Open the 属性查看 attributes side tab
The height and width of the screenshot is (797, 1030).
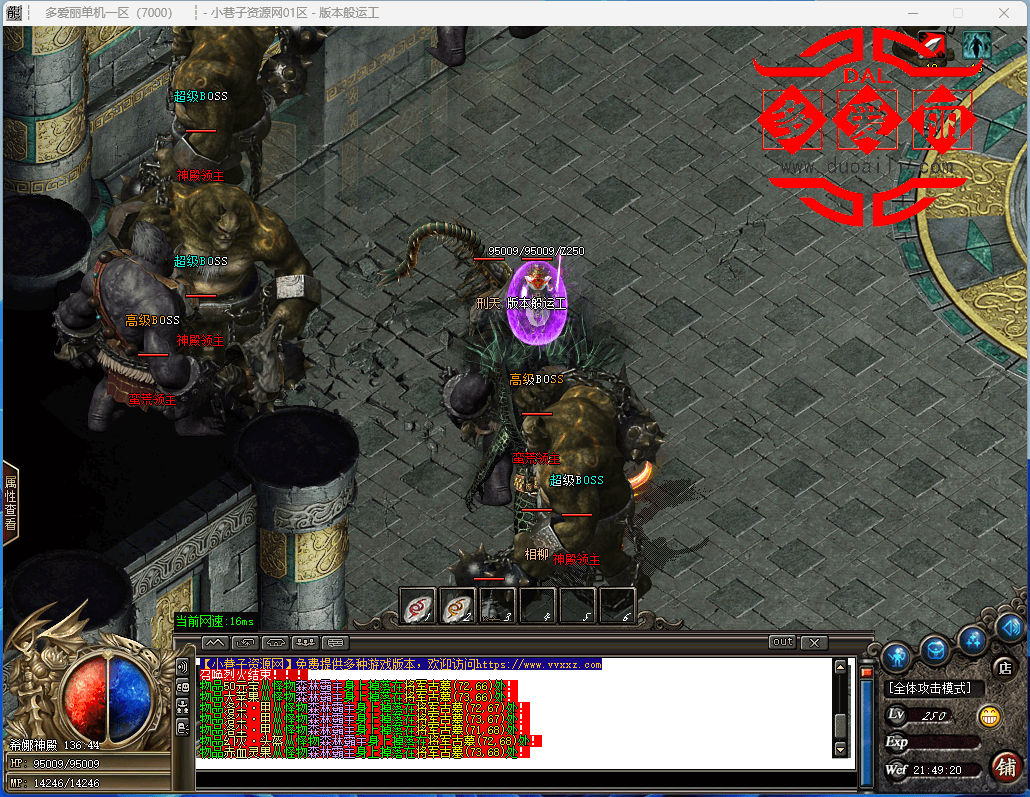10,503
